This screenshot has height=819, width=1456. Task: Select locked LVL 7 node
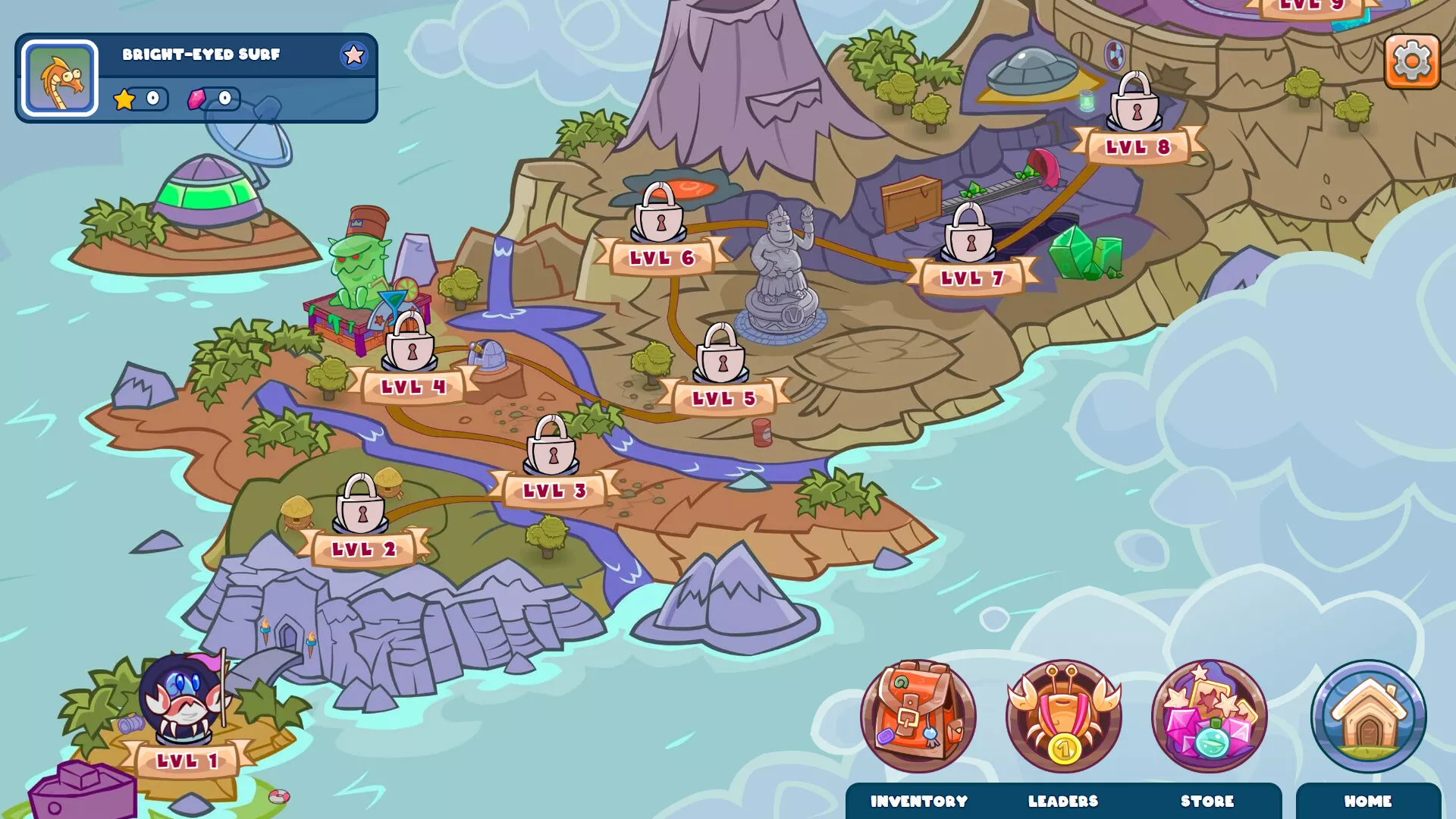(969, 236)
